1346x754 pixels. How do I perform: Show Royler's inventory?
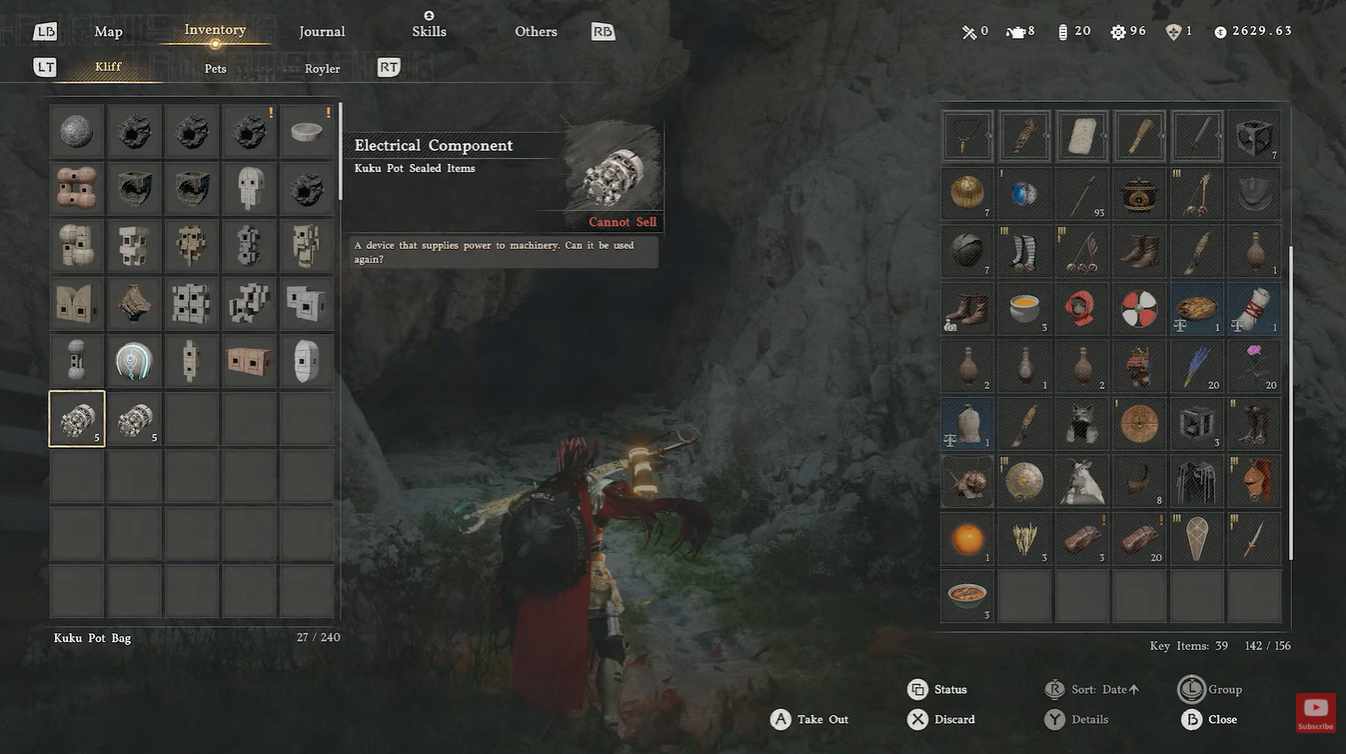(x=322, y=69)
